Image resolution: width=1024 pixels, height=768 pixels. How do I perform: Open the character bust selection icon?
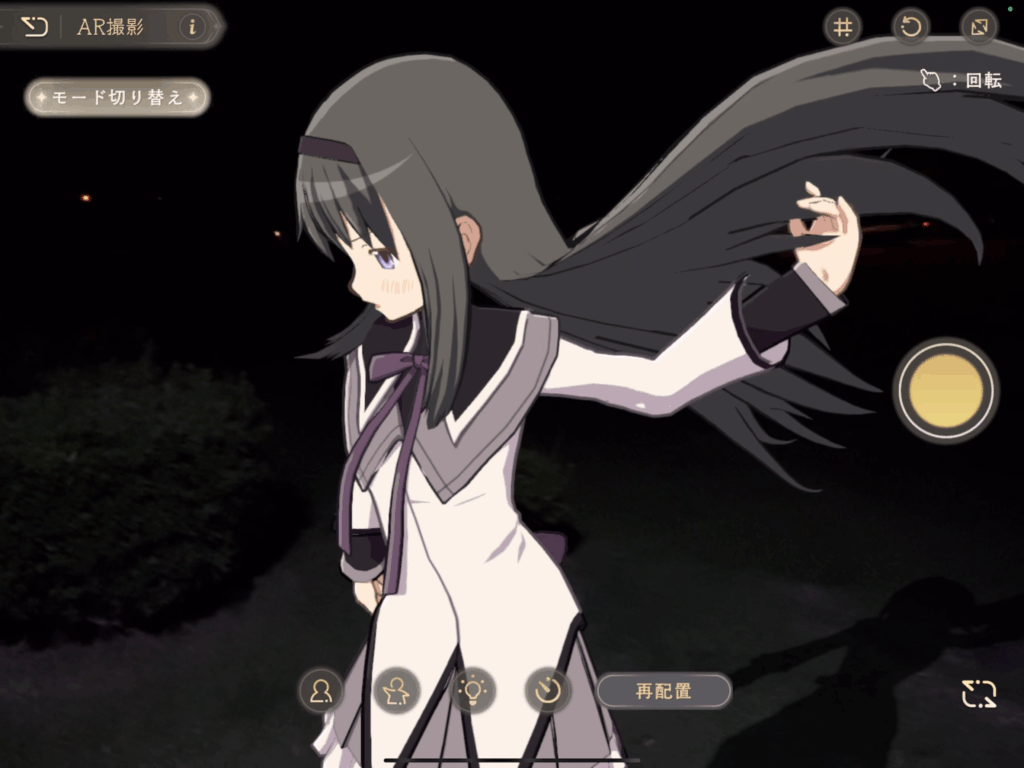pyautogui.click(x=321, y=690)
